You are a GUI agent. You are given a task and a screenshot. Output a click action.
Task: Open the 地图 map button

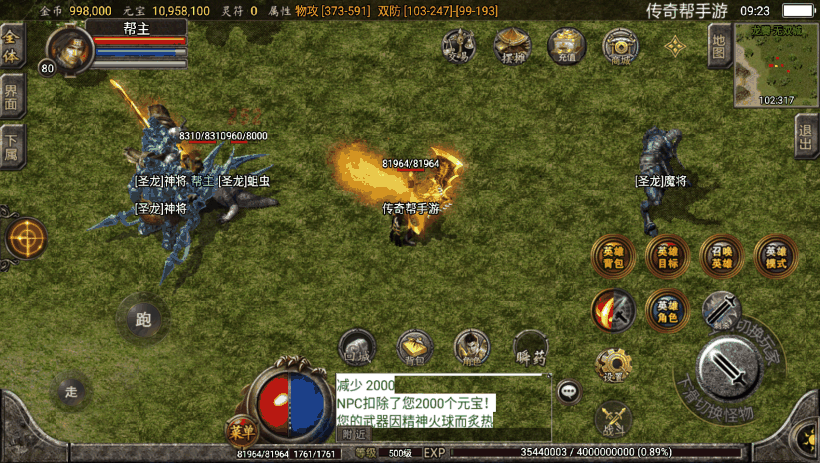718,45
